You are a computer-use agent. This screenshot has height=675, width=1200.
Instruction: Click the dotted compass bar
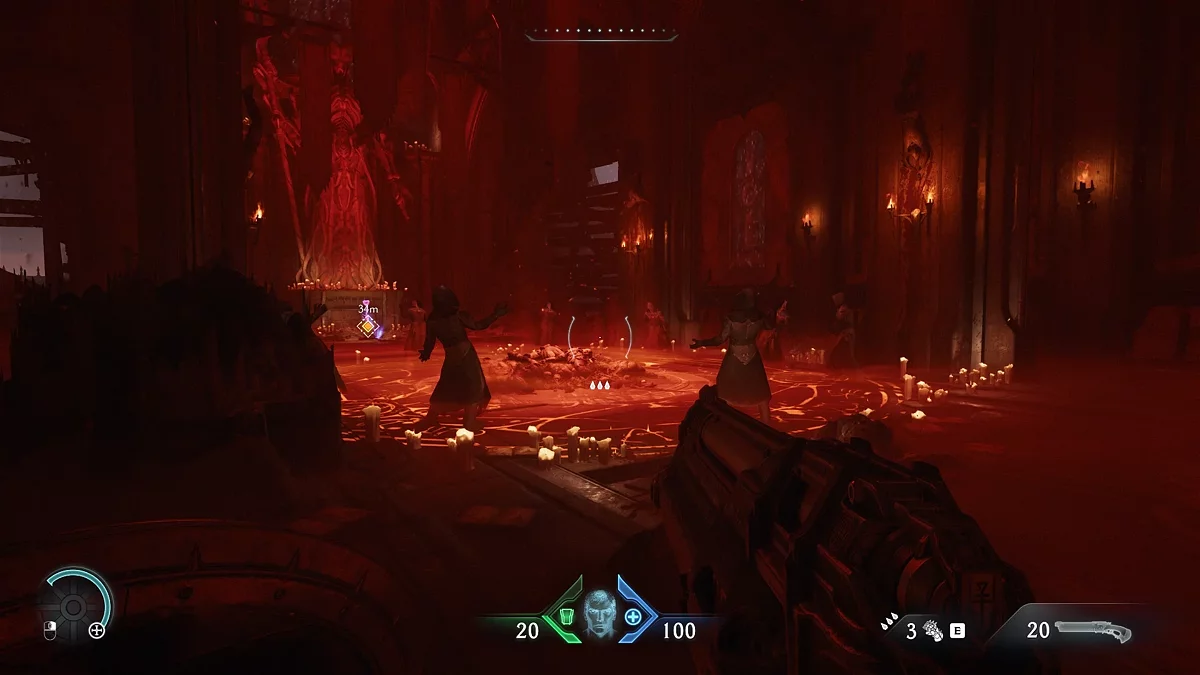pyautogui.click(x=601, y=34)
